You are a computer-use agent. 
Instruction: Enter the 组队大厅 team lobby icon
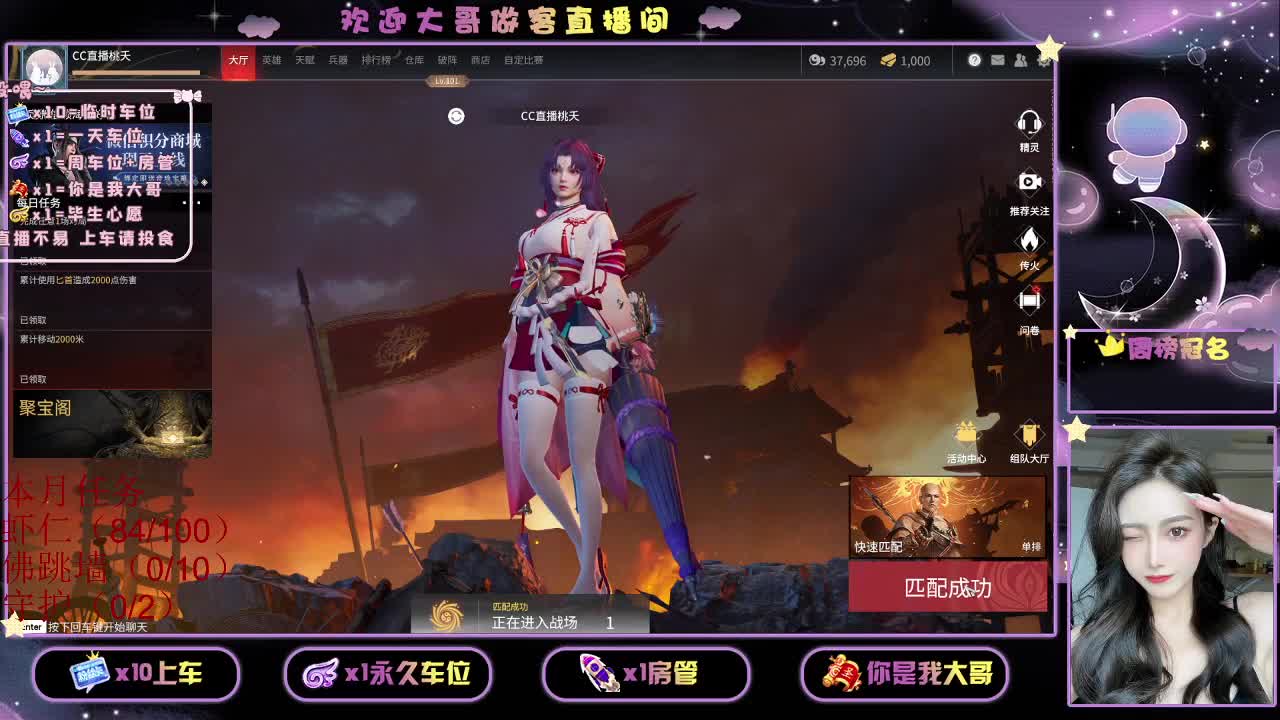(1029, 432)
